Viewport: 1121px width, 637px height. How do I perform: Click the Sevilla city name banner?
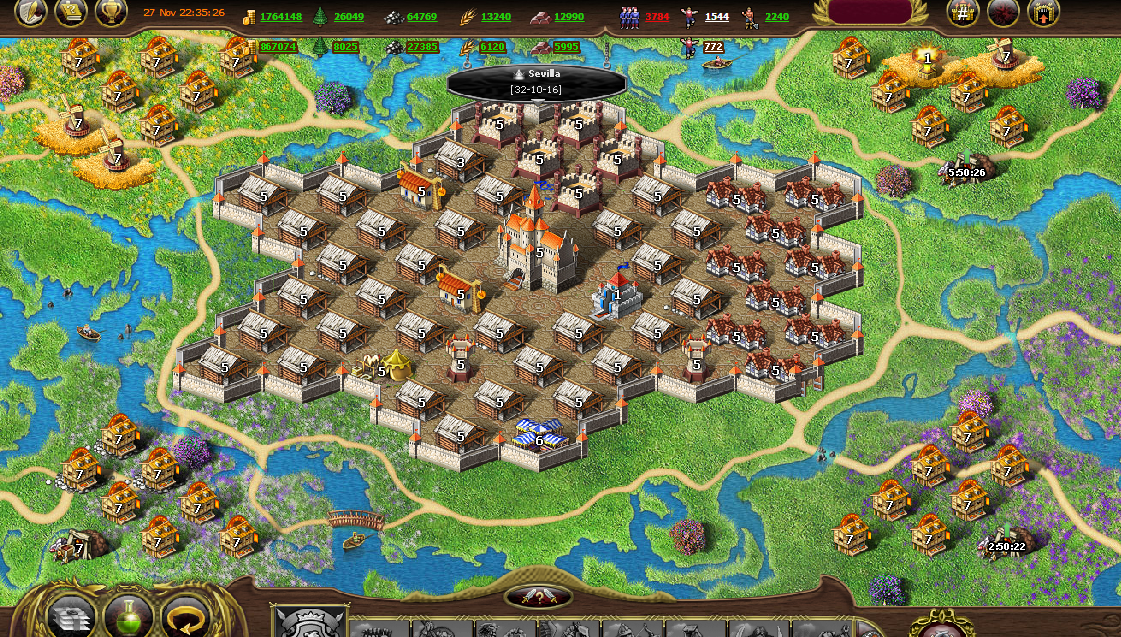[x=537, y=81]
